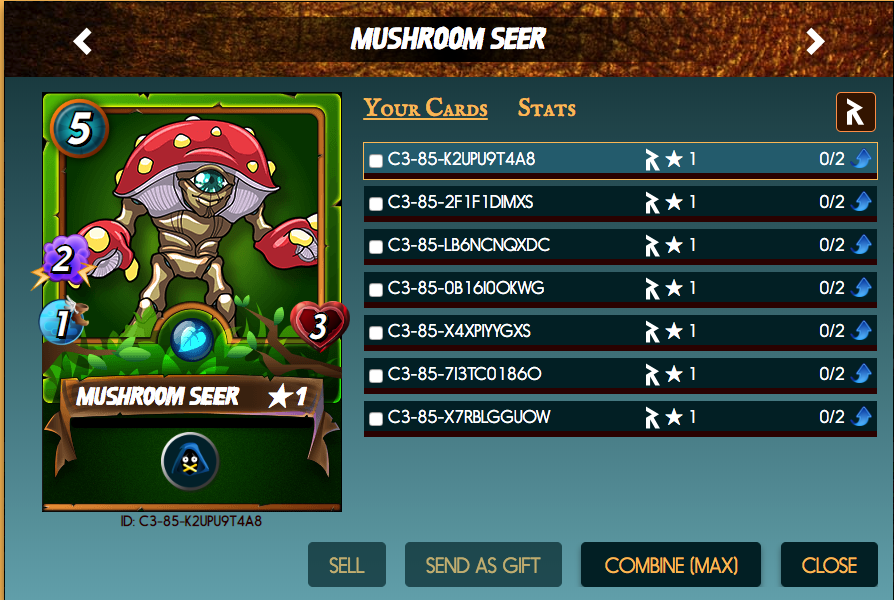The width and height of the screenshot is (894, 600).
Task: Go to the previous card with left arrow
Action: tap(83, 41)
